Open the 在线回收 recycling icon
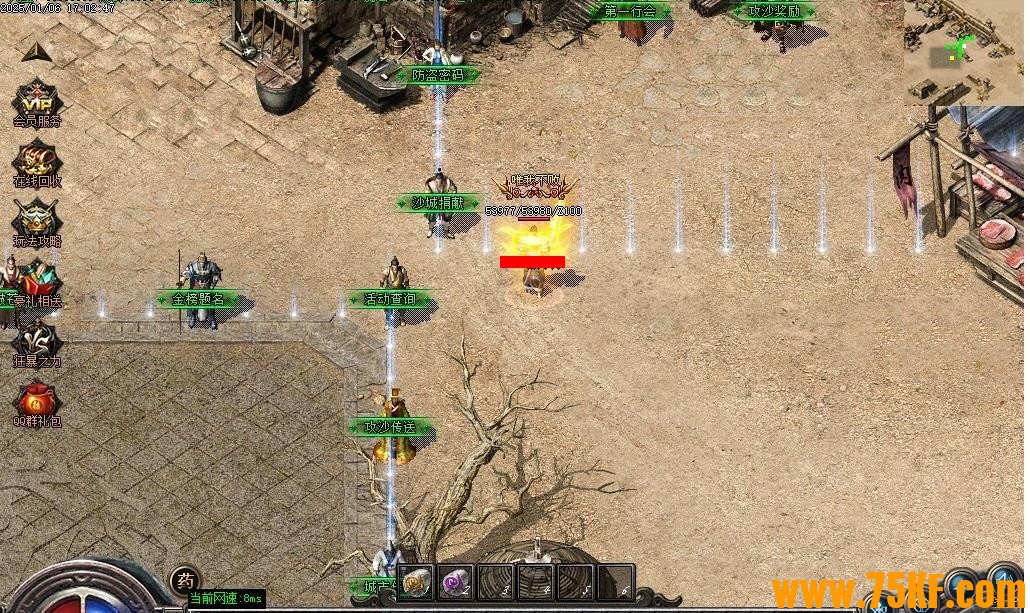 tap(37, 161)
